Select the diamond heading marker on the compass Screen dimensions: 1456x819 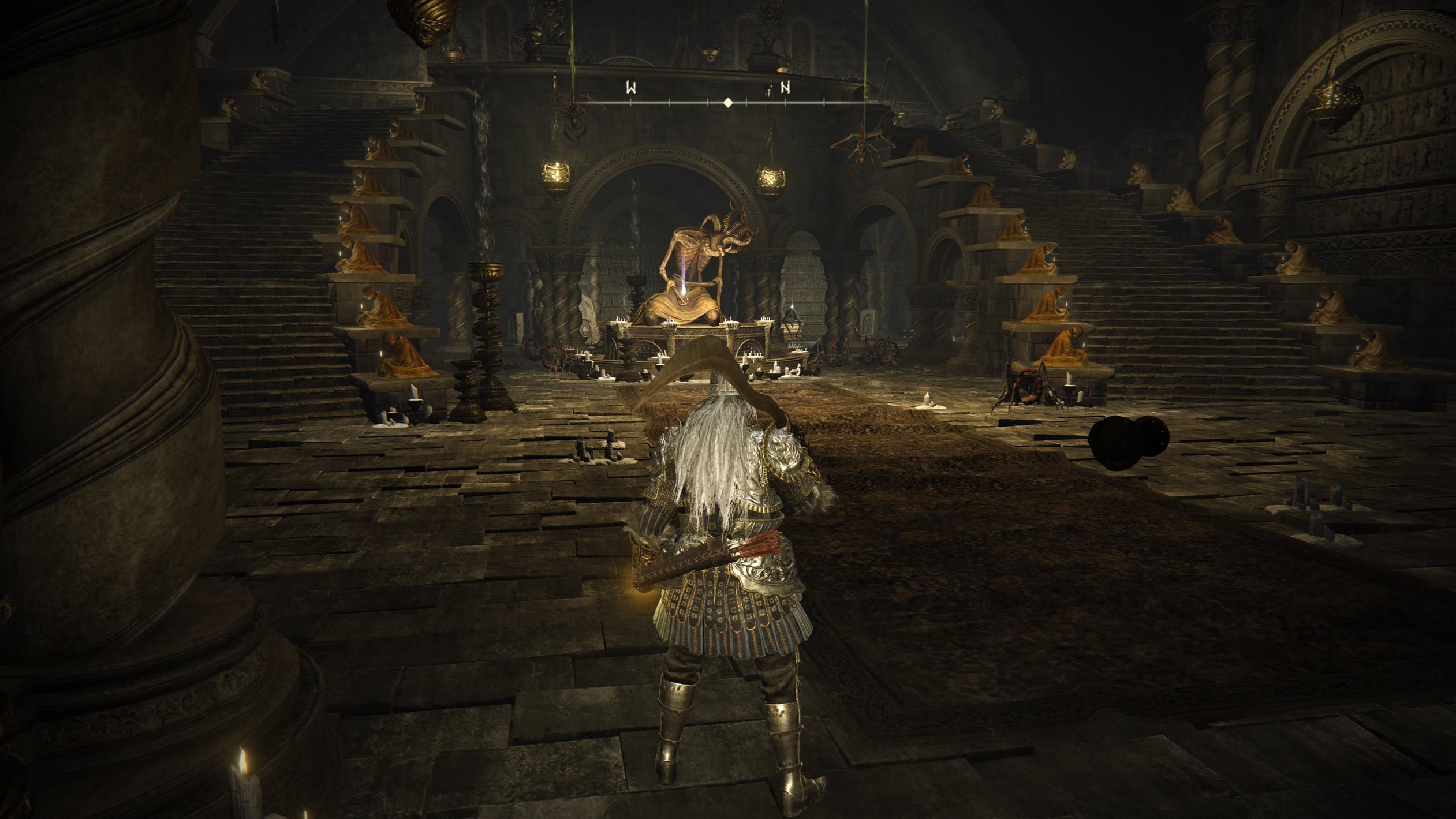click(x=728, y=103)
